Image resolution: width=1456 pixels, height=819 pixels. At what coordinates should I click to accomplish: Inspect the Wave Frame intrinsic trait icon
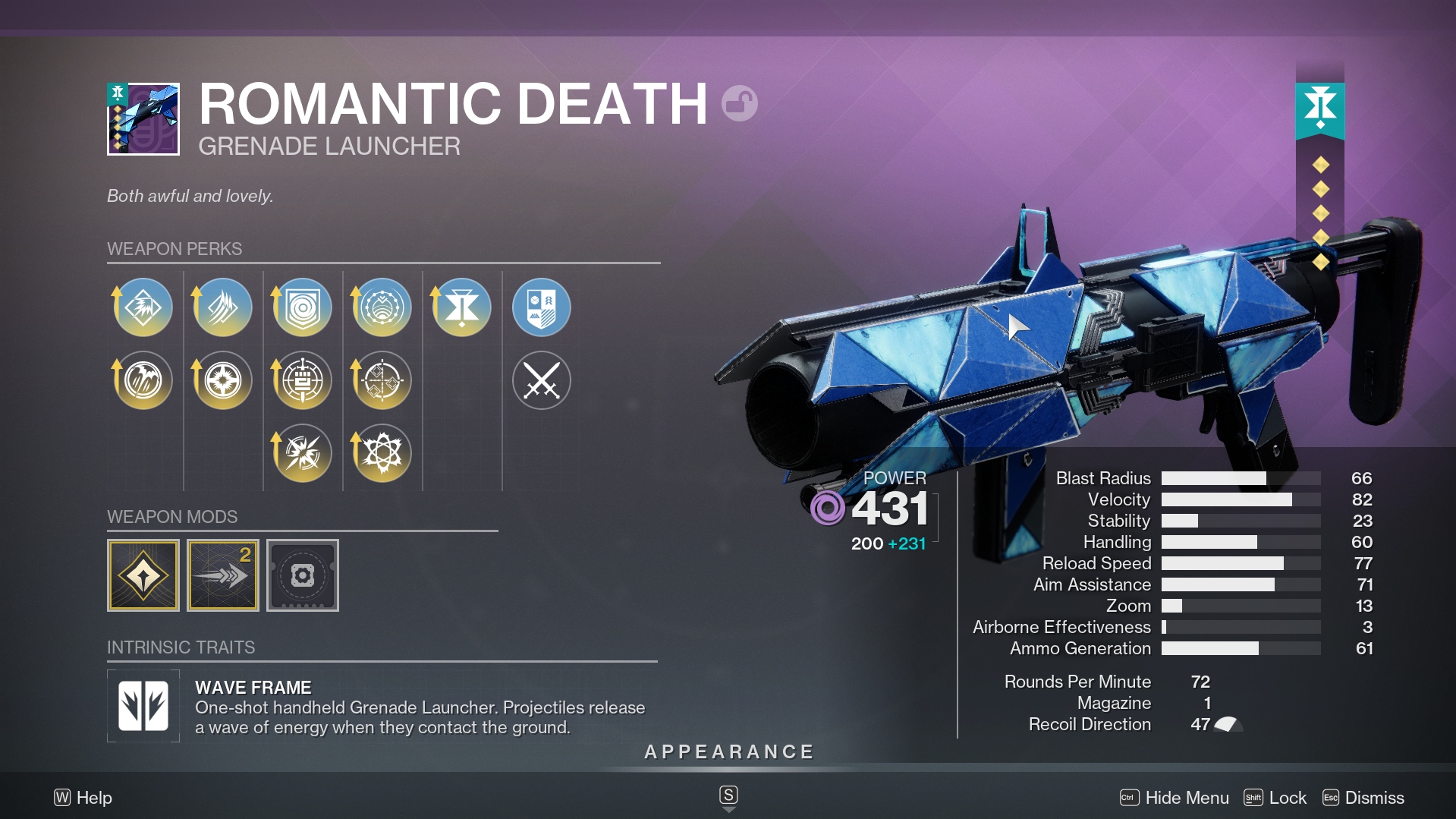[143, 706]
